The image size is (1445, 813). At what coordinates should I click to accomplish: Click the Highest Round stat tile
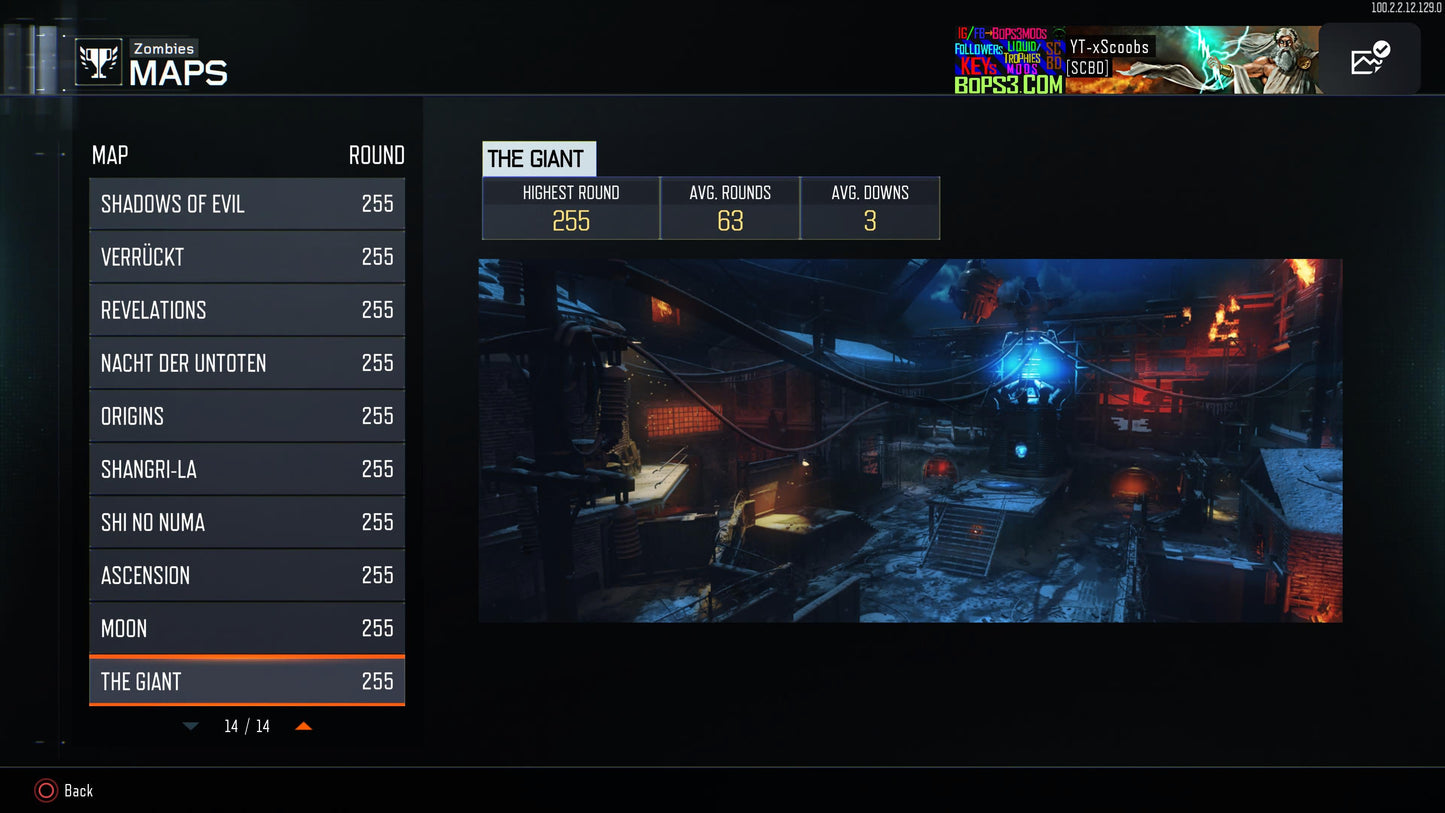570,208
